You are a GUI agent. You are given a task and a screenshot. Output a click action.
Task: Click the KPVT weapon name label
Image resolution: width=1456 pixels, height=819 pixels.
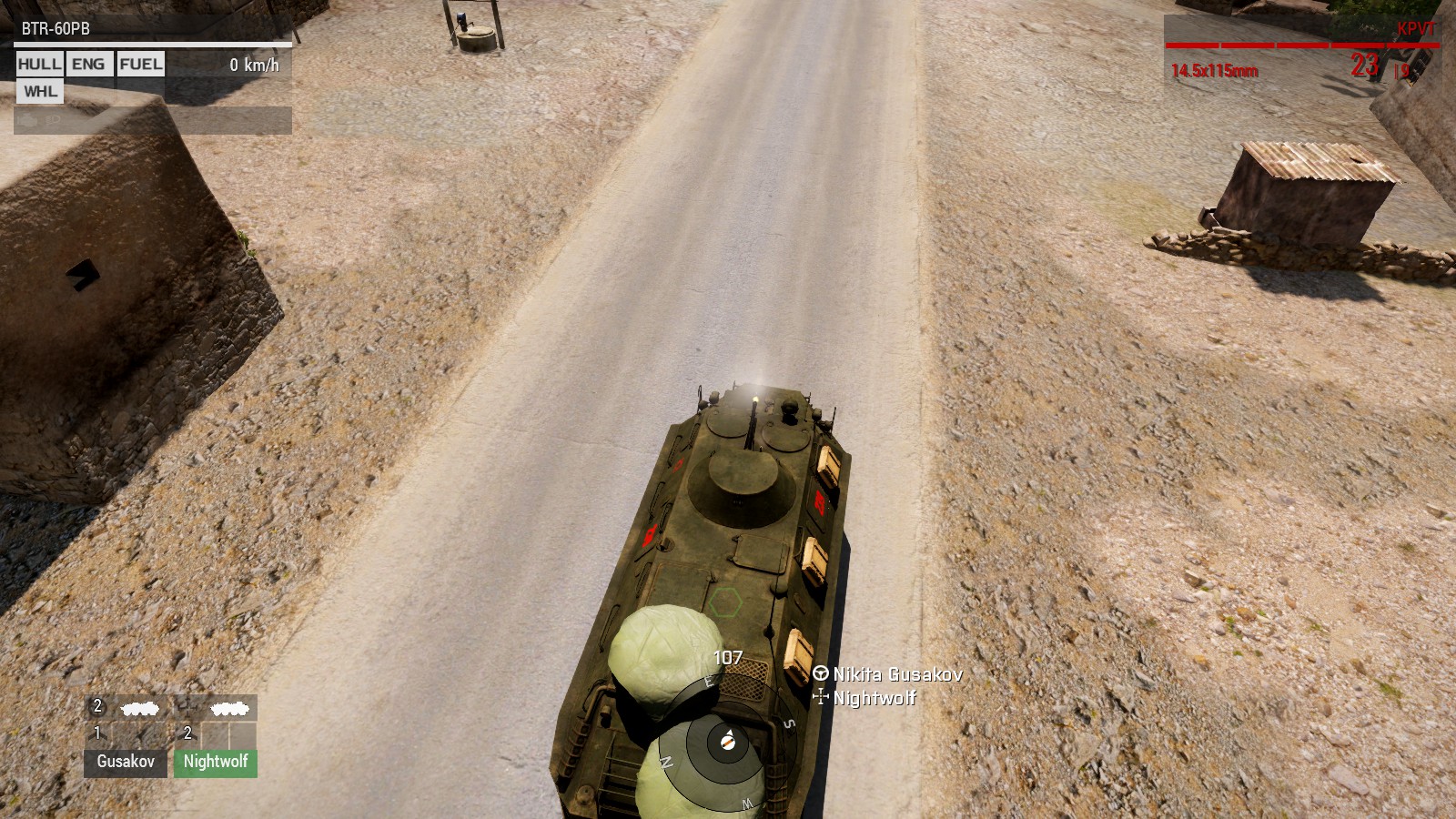(1415, 29)
